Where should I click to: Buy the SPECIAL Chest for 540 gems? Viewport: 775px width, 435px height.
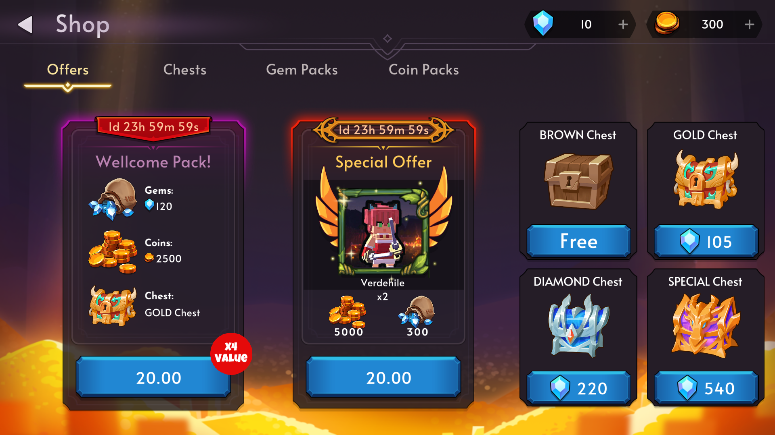pos(707,388)
